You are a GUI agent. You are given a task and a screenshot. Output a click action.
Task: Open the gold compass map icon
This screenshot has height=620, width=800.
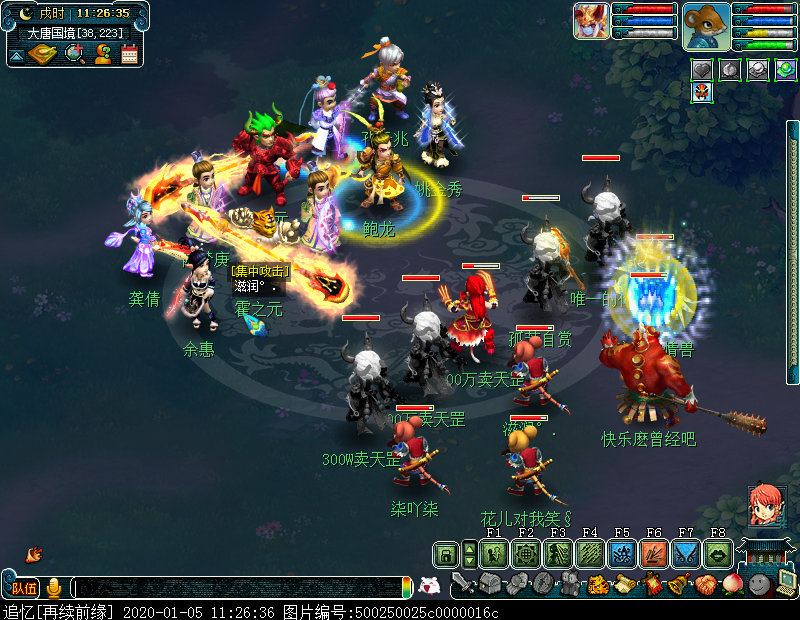click(42, 53)
